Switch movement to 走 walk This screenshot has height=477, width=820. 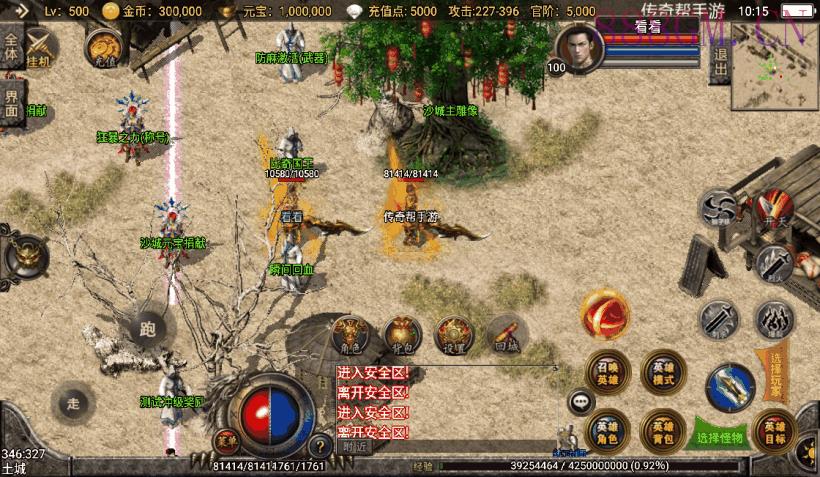[74, 403]
